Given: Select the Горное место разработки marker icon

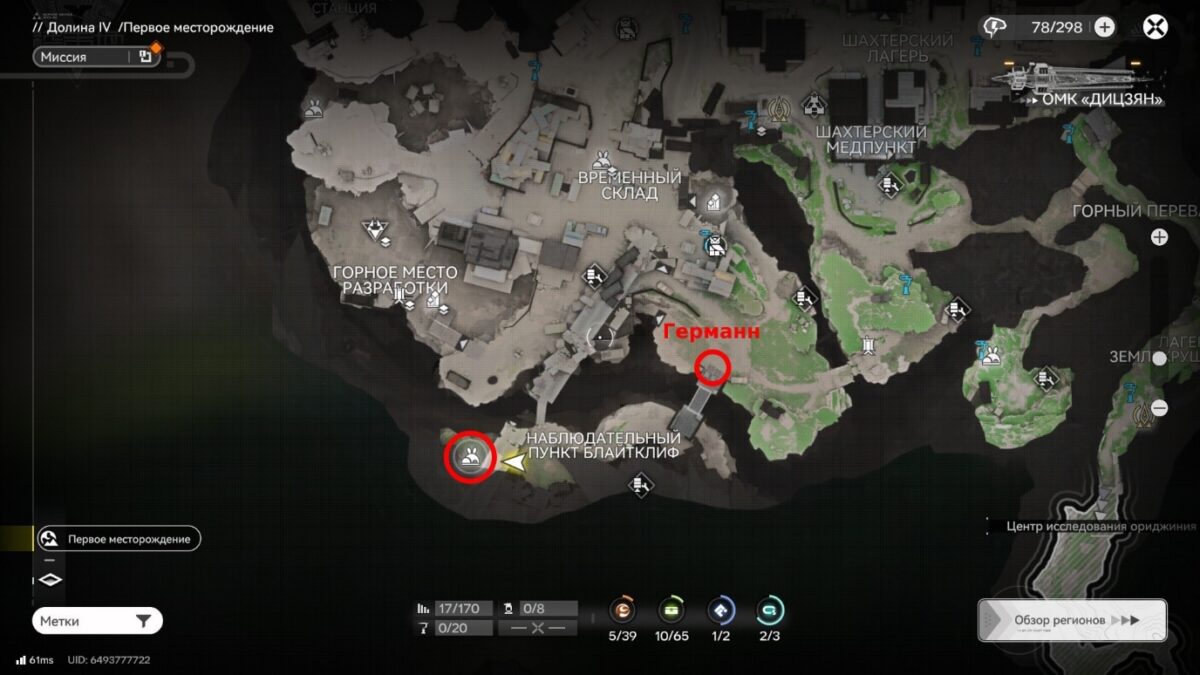Looking at the screenshot, I should tap(377, 231).
